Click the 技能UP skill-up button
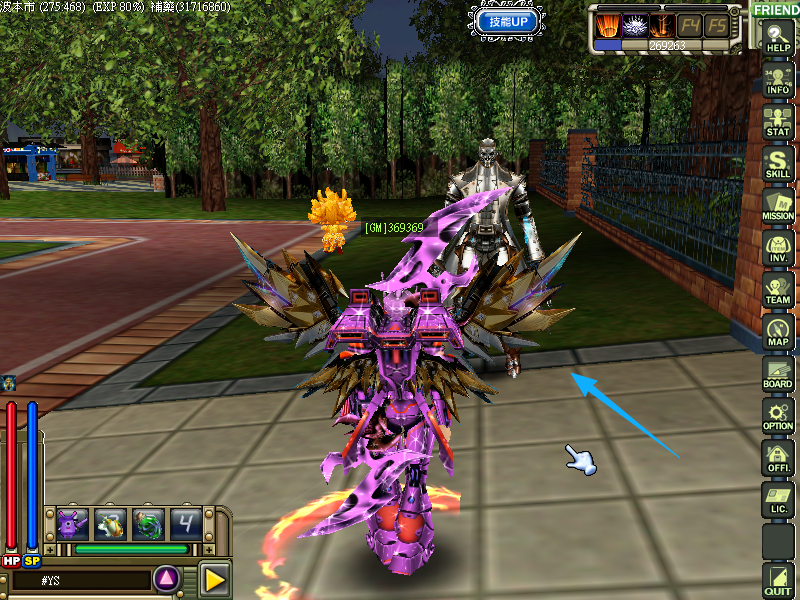This screenshot has height=600, width=800. point(509,20)
